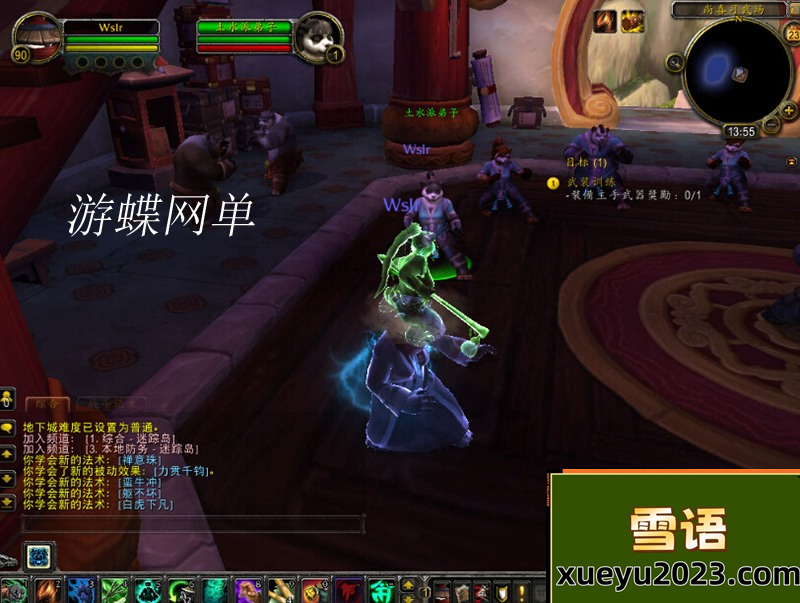Click the action bar page-up arrow

coord(409,583)
